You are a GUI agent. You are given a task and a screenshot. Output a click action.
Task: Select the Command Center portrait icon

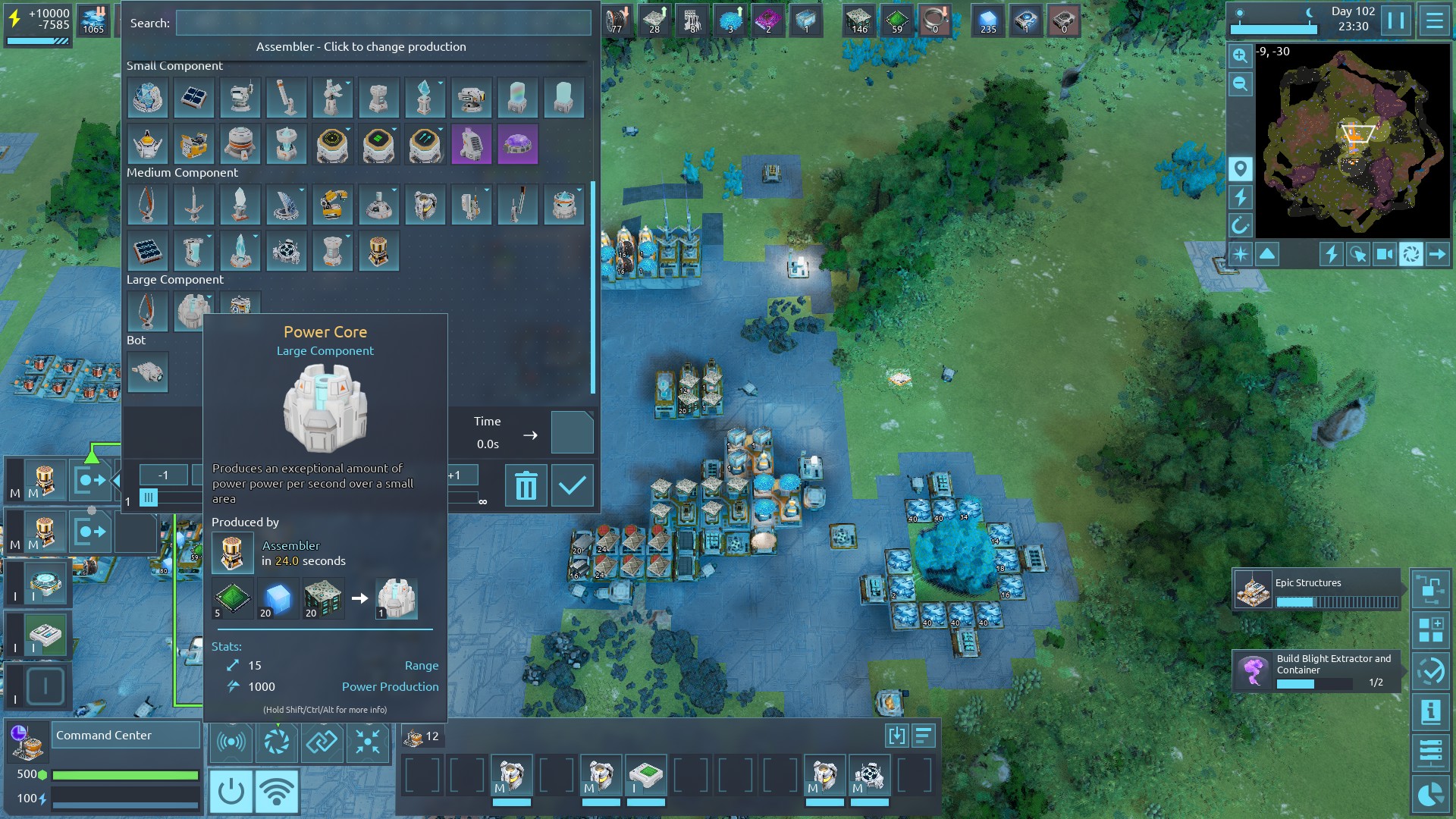[27, 742]
